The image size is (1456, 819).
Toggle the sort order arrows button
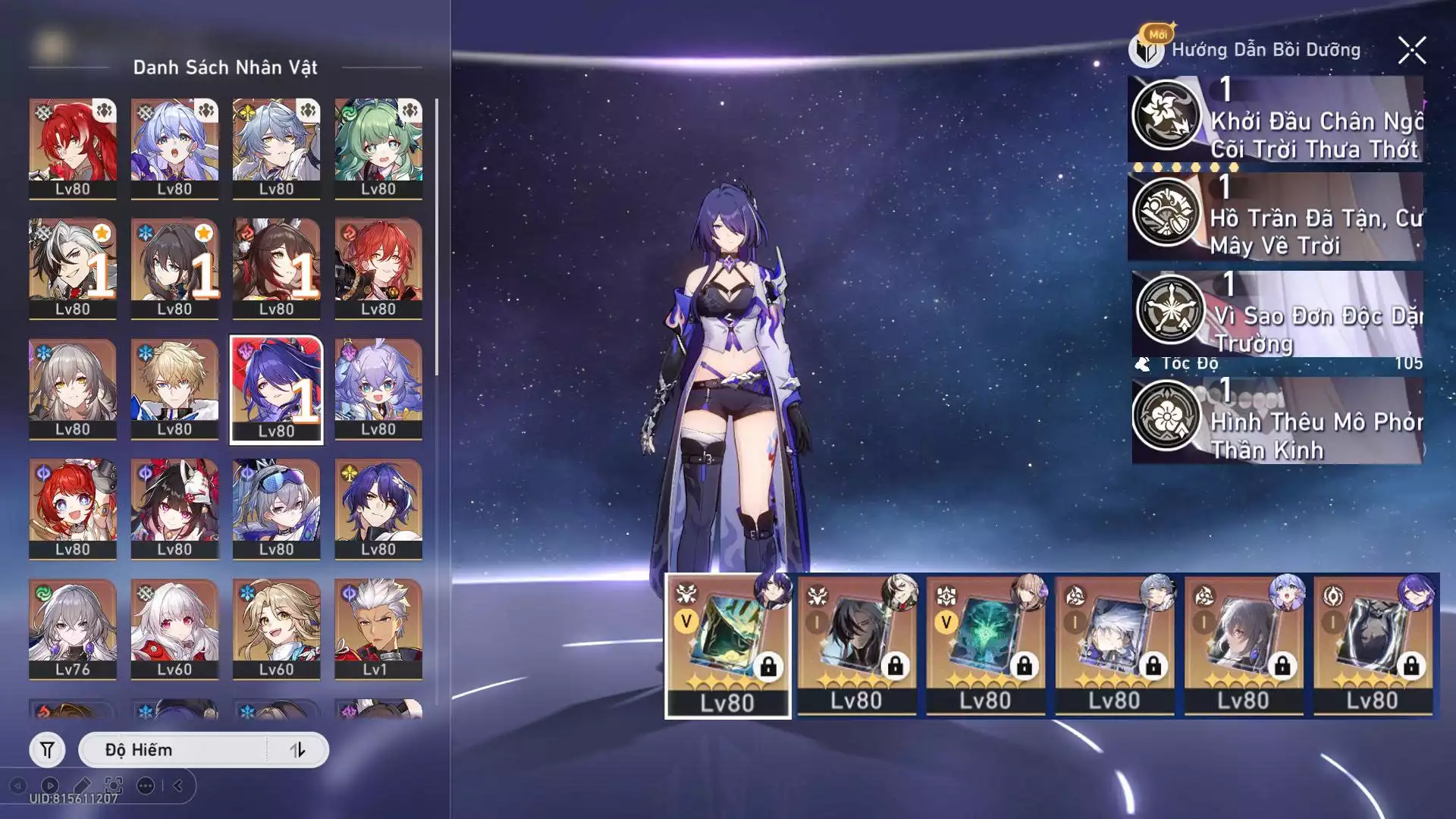(297, 750)
